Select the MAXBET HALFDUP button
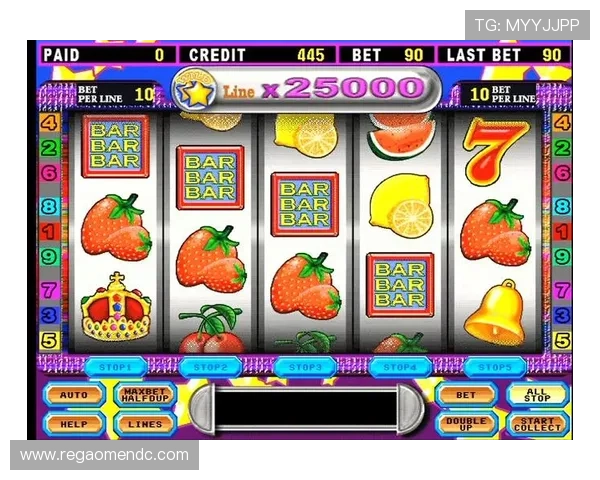Viewport: 600px width, 480px height. pyautogui.click(x=144, y=395)
